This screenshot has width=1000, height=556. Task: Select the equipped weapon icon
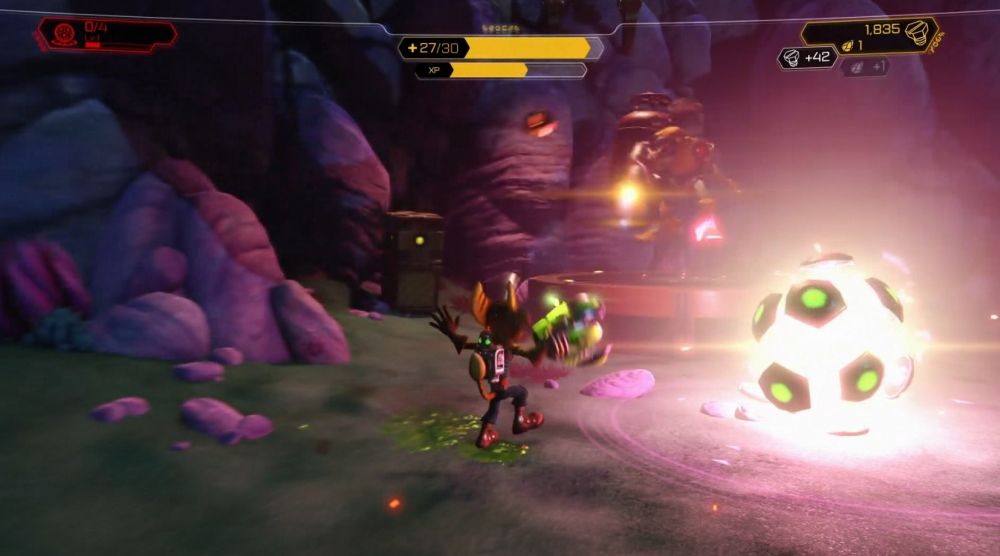(x=64, y=32)
